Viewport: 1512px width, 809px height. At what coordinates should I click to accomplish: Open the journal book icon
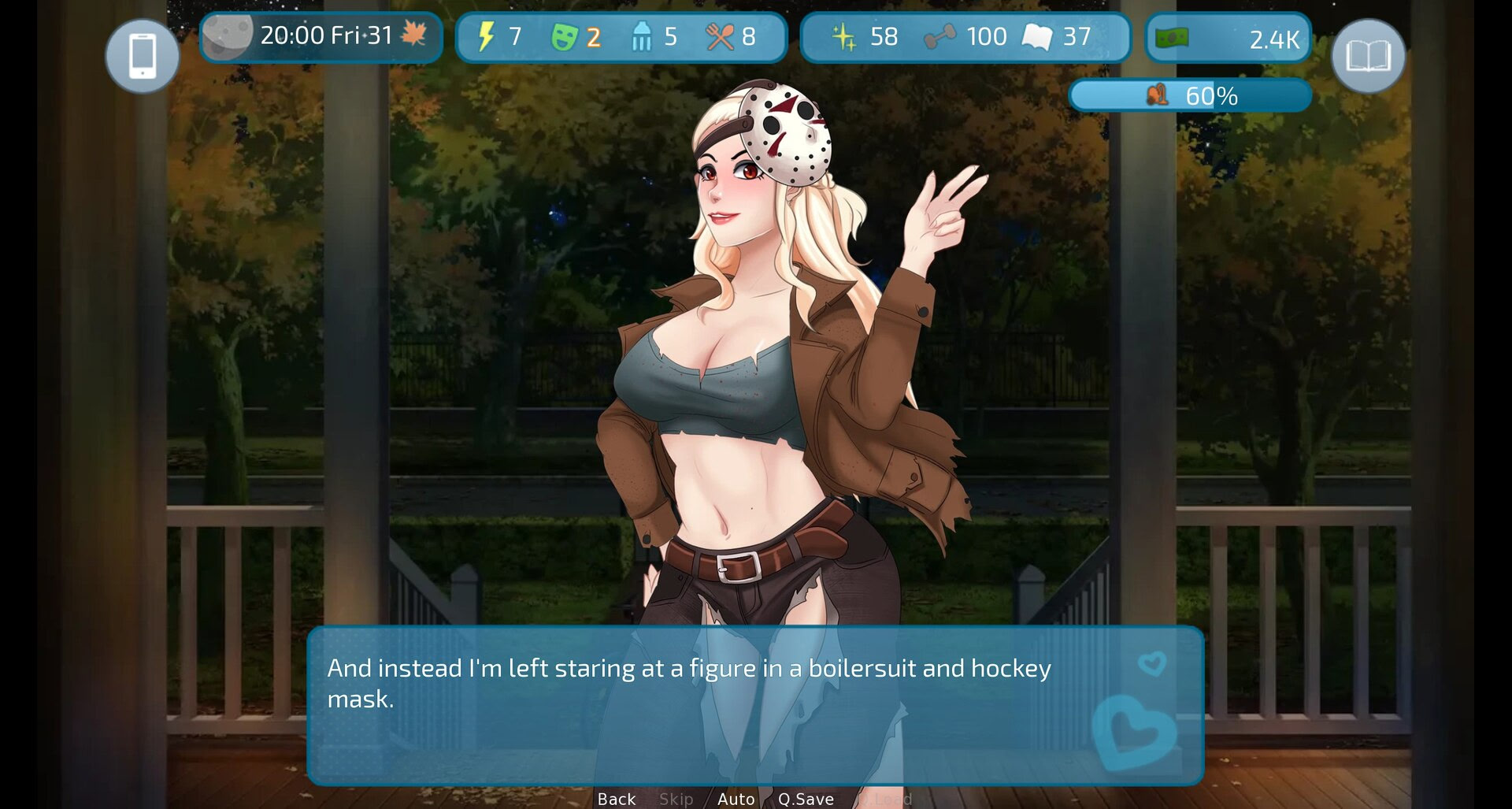(1369, 54)
